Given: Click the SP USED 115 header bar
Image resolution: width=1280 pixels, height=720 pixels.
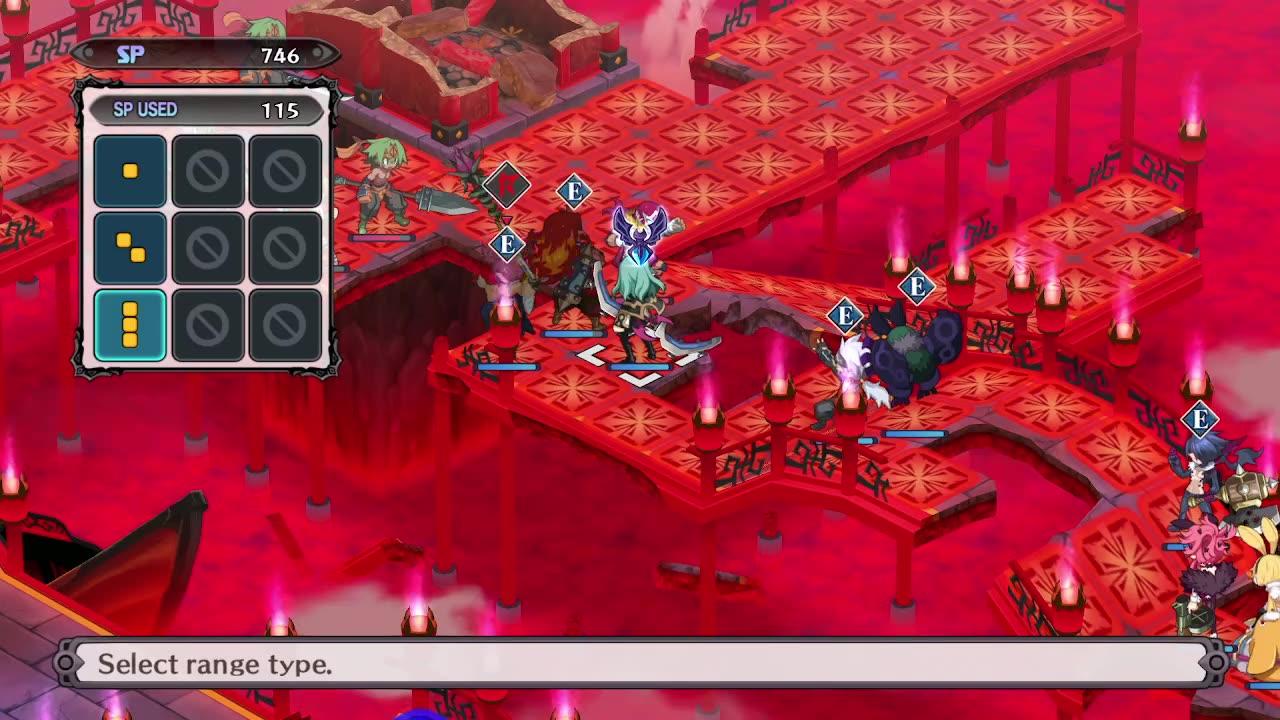Looking at the screenshot, I should point(207,110).
